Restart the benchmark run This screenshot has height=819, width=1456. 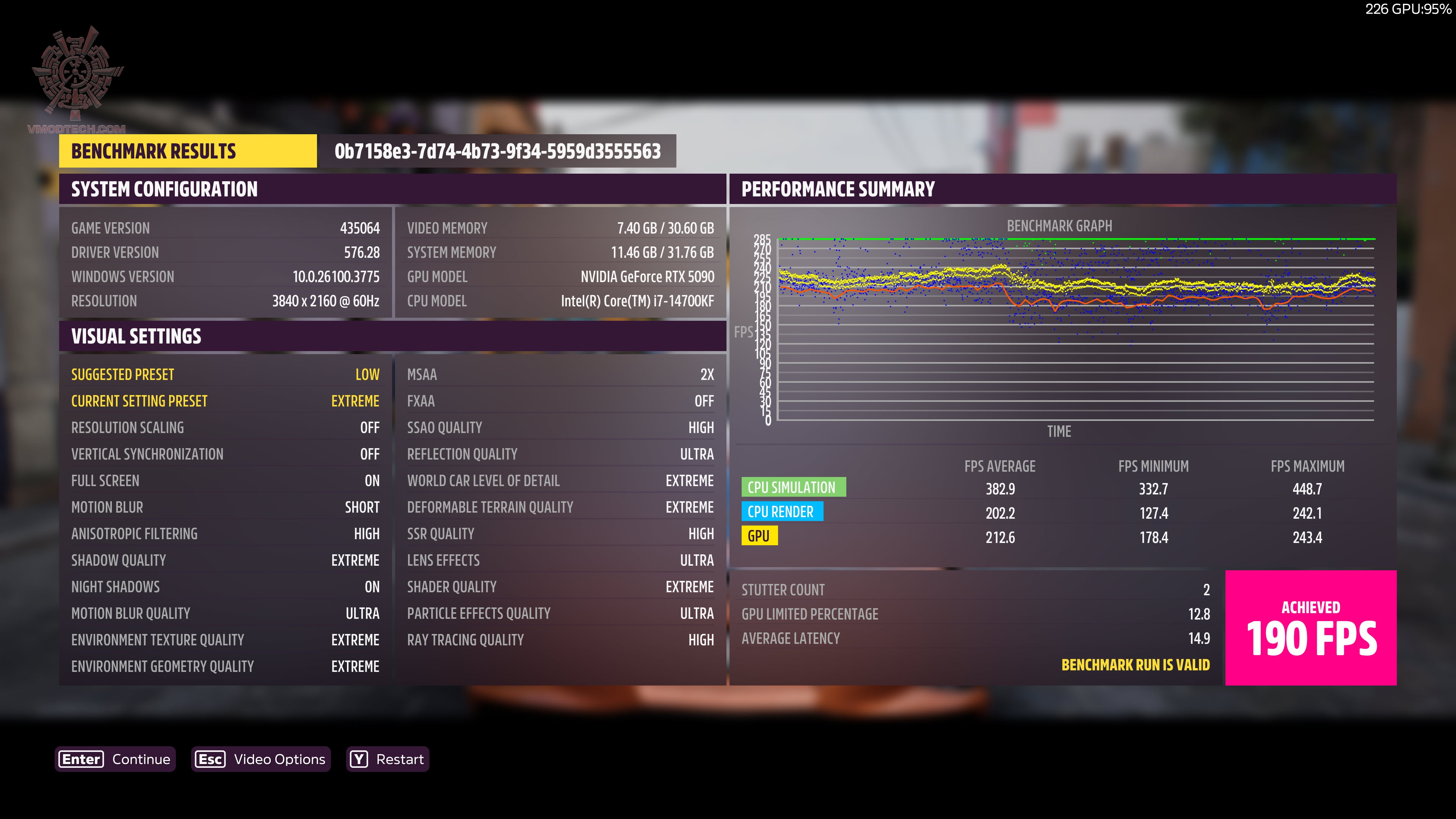tap(388, 759)
